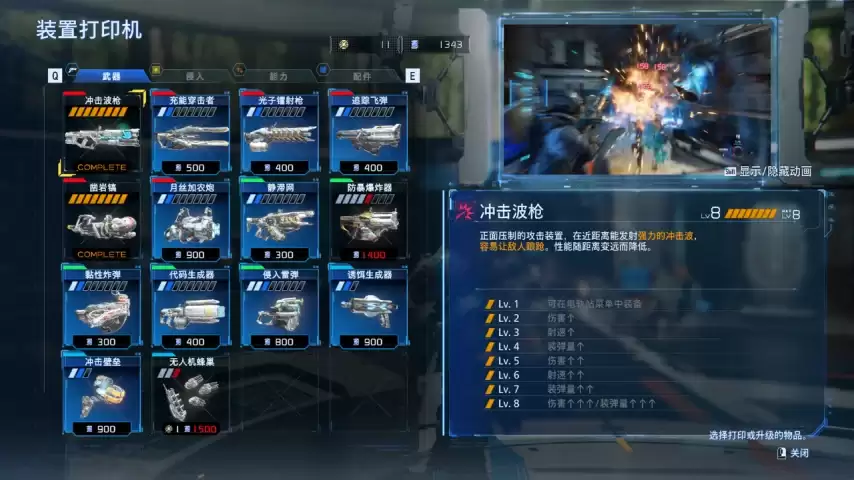Close the printer menu with 关闭

pyautogui.click(x=797, y=453)
